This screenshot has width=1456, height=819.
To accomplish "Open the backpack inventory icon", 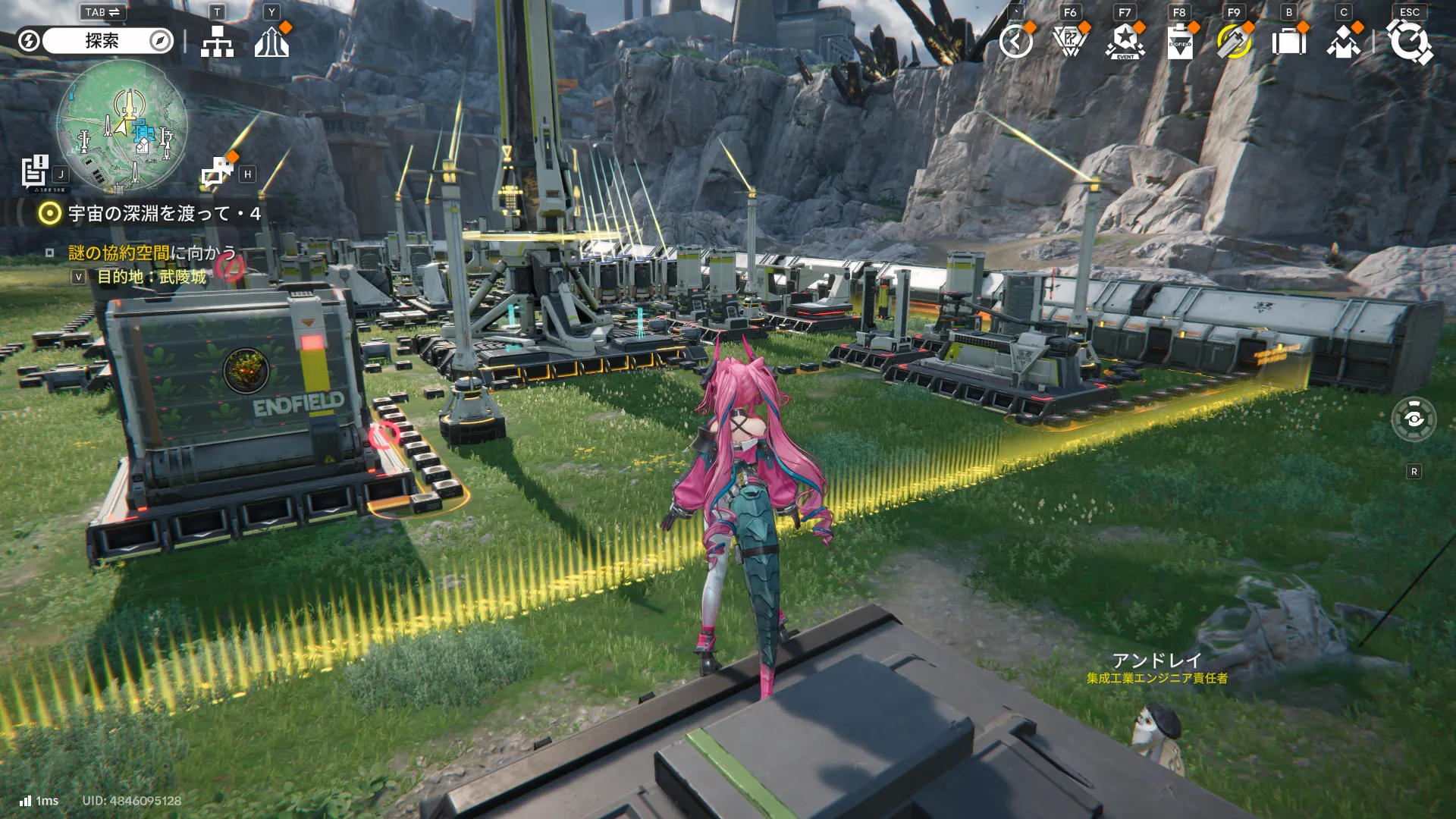I will click(x=1288, y=42).
